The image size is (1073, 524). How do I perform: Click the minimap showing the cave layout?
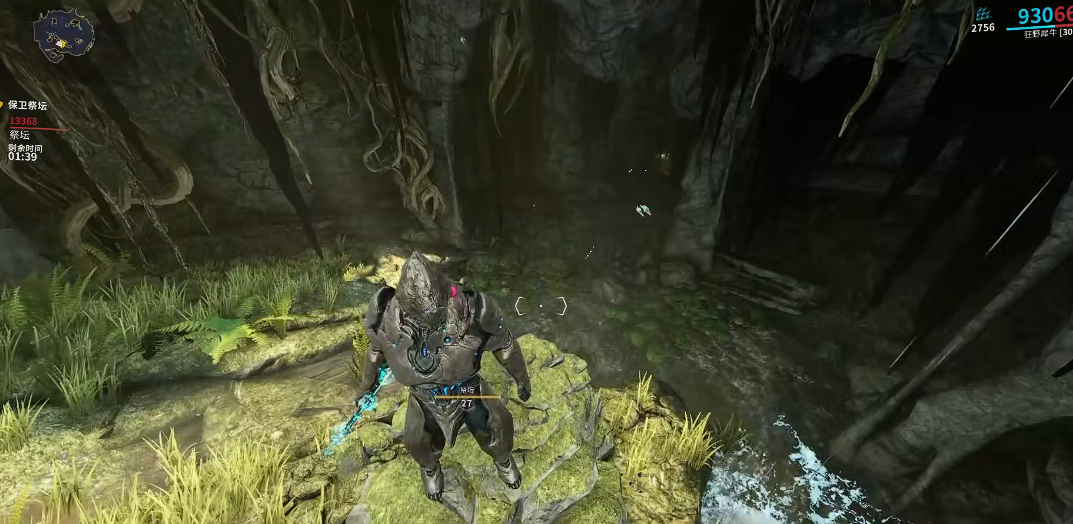(63, 36)
